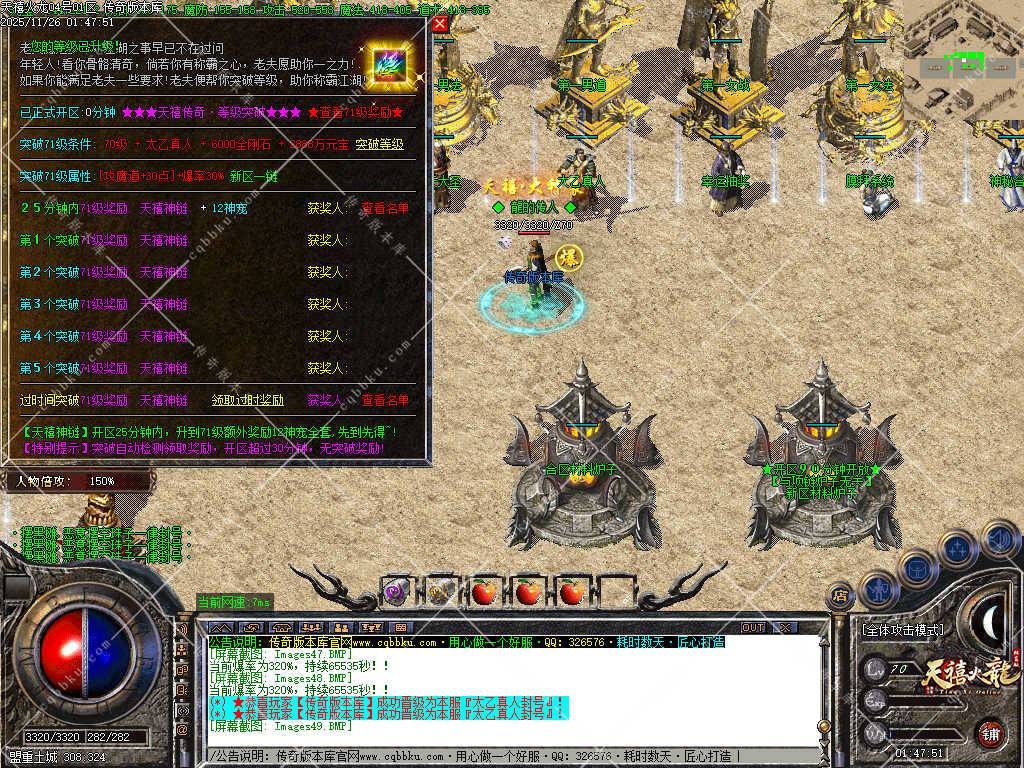The height and width of the screenshot is (768, 1024).
Task: Close the chat window with X
Action: pyautogui.click(x=785, y=627)
